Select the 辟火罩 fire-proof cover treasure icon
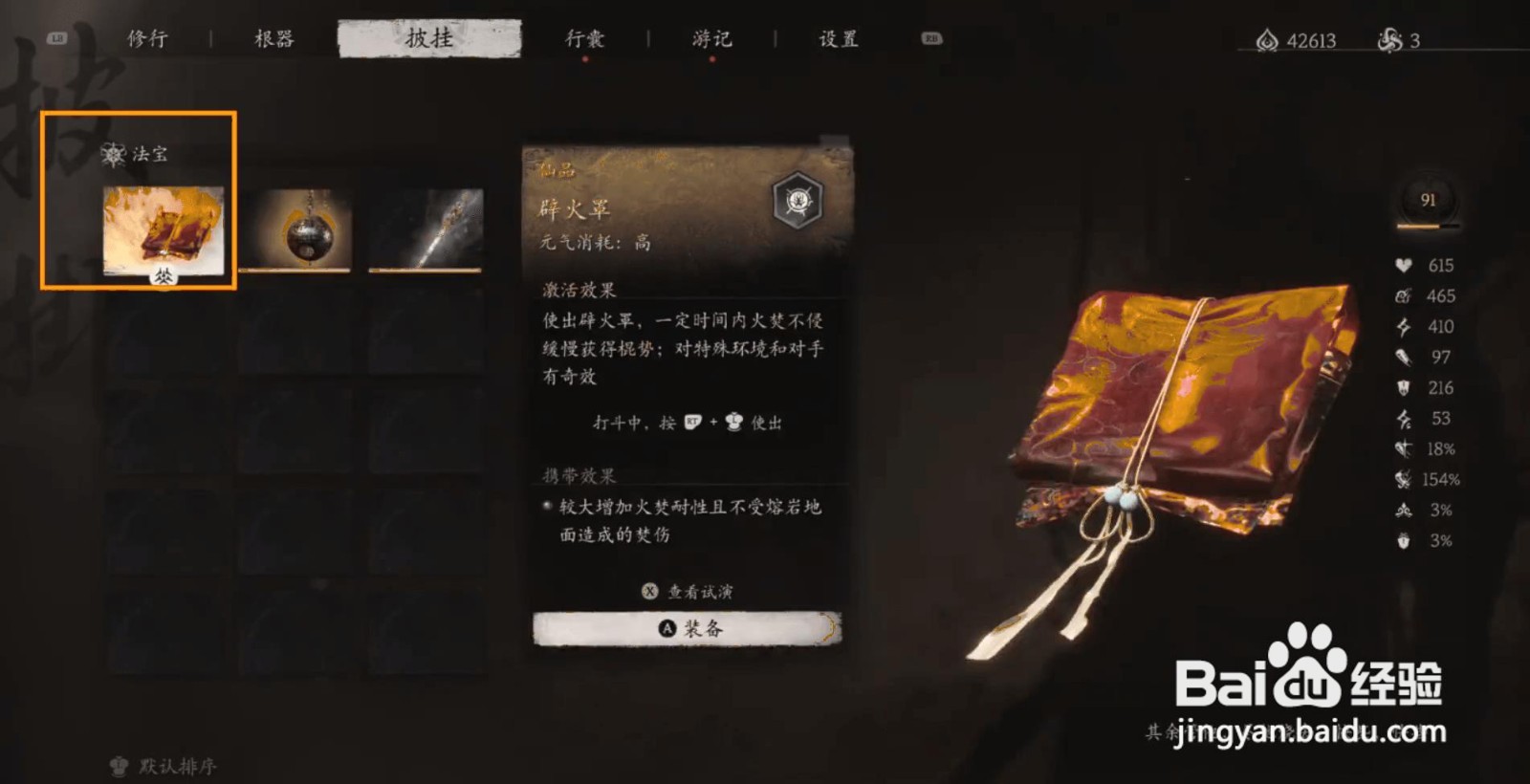 (164, 229)
